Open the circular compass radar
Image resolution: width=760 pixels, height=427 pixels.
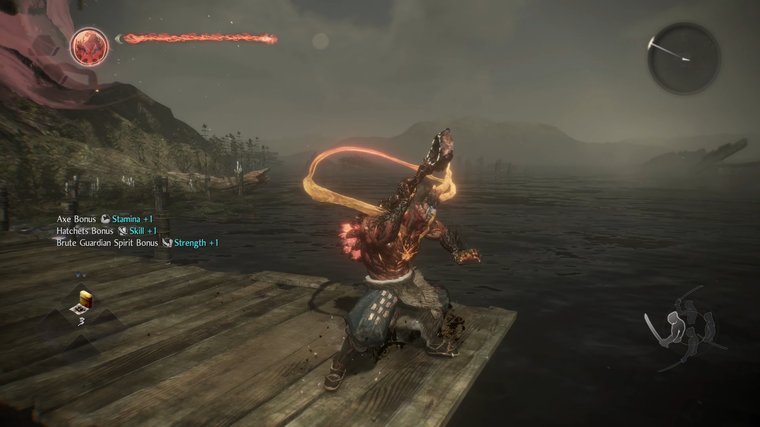click(684, 58)
